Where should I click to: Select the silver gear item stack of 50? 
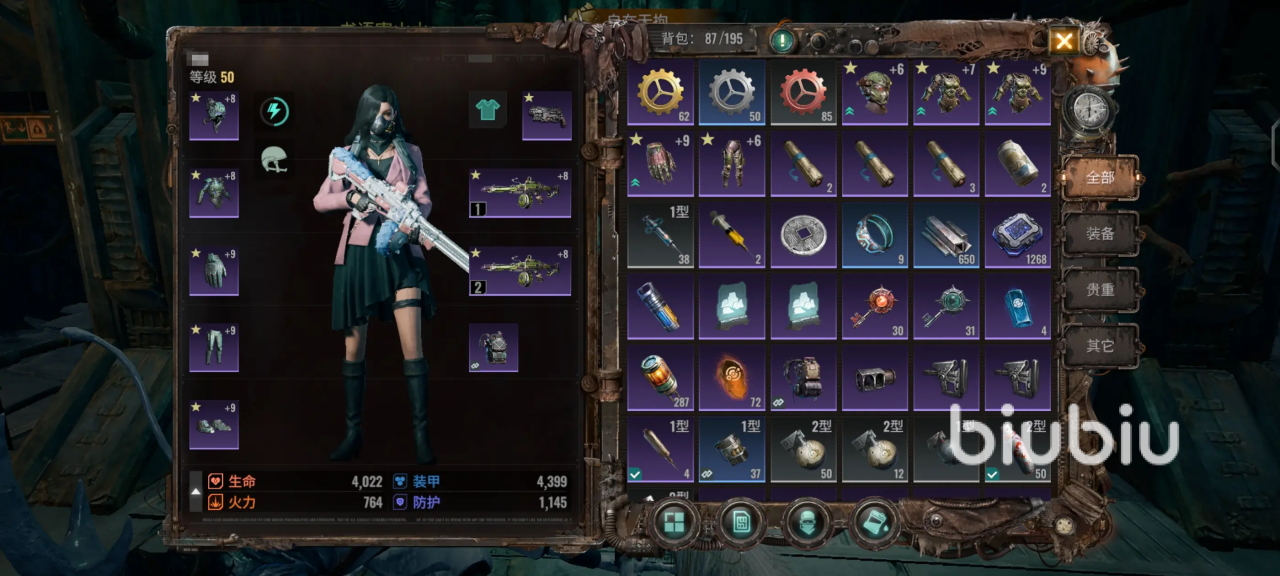click(732, 92)
